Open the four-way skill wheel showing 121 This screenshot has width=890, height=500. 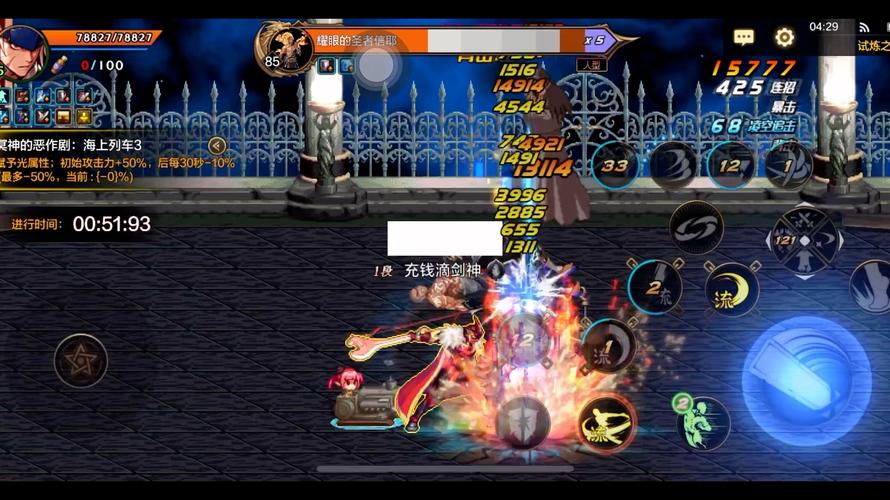[x=804, y=241]
